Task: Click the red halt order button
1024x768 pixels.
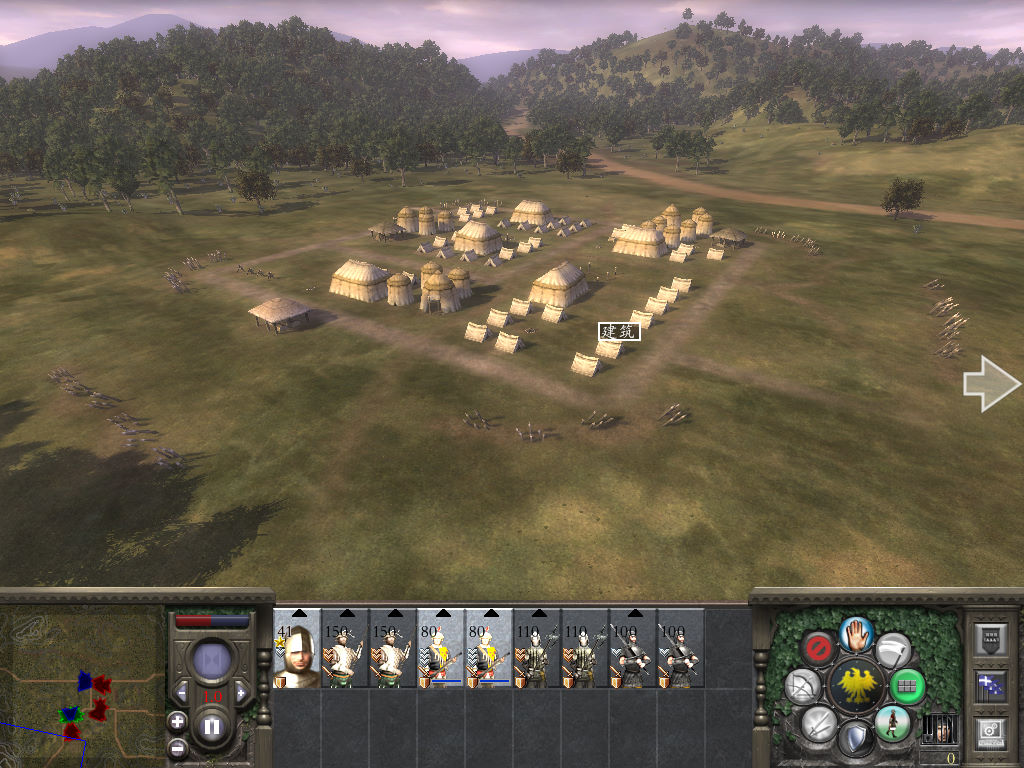Action: [819, 648]
